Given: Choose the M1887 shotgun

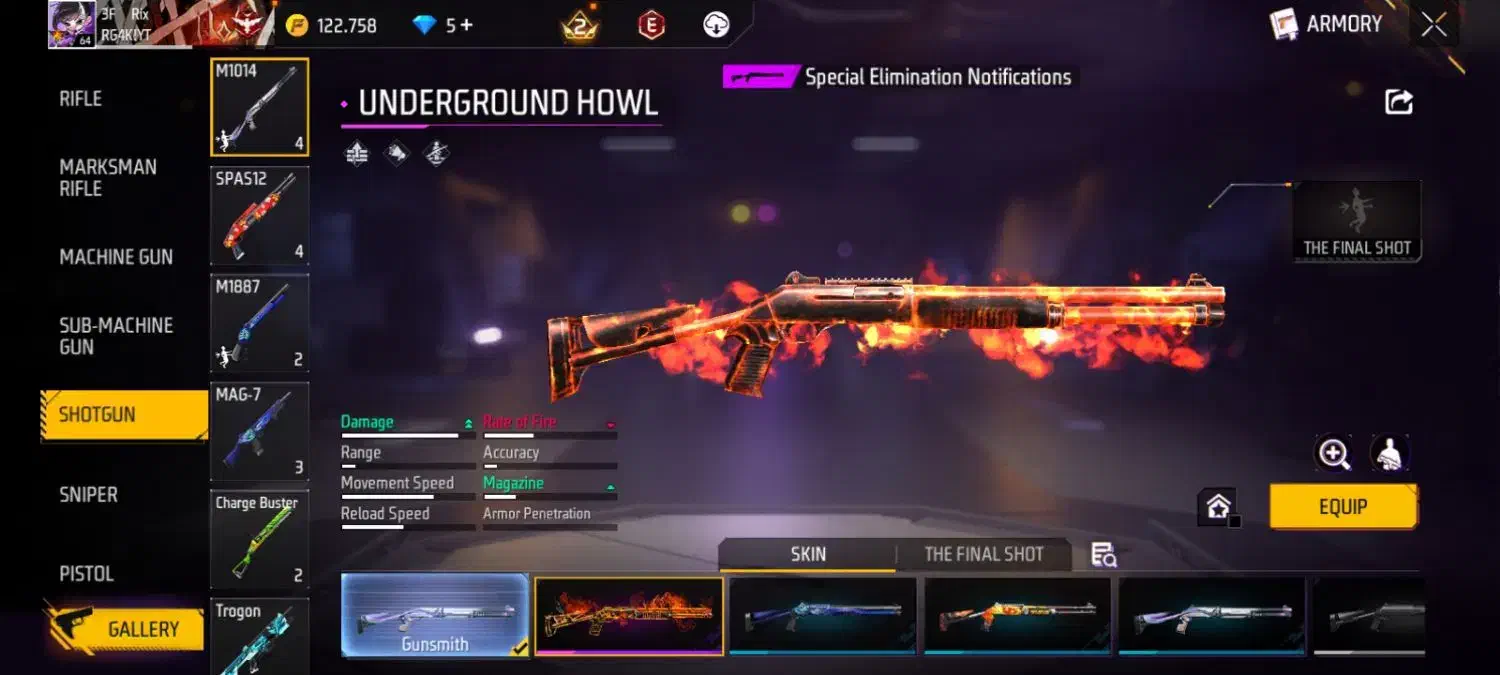Looking at the screenshot, I should (259, 323).
